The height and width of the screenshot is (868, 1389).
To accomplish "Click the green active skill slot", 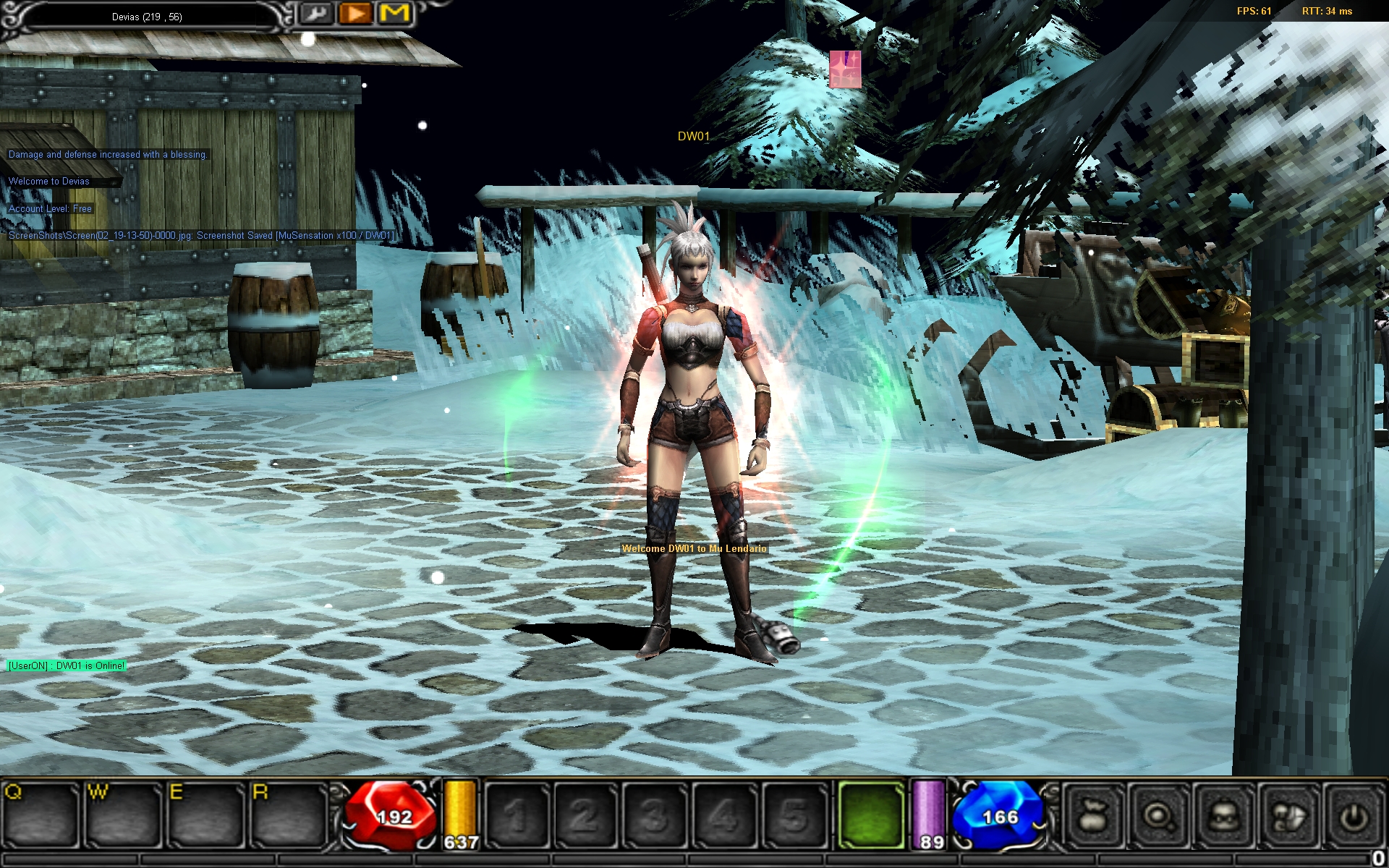I will point(871,815).
